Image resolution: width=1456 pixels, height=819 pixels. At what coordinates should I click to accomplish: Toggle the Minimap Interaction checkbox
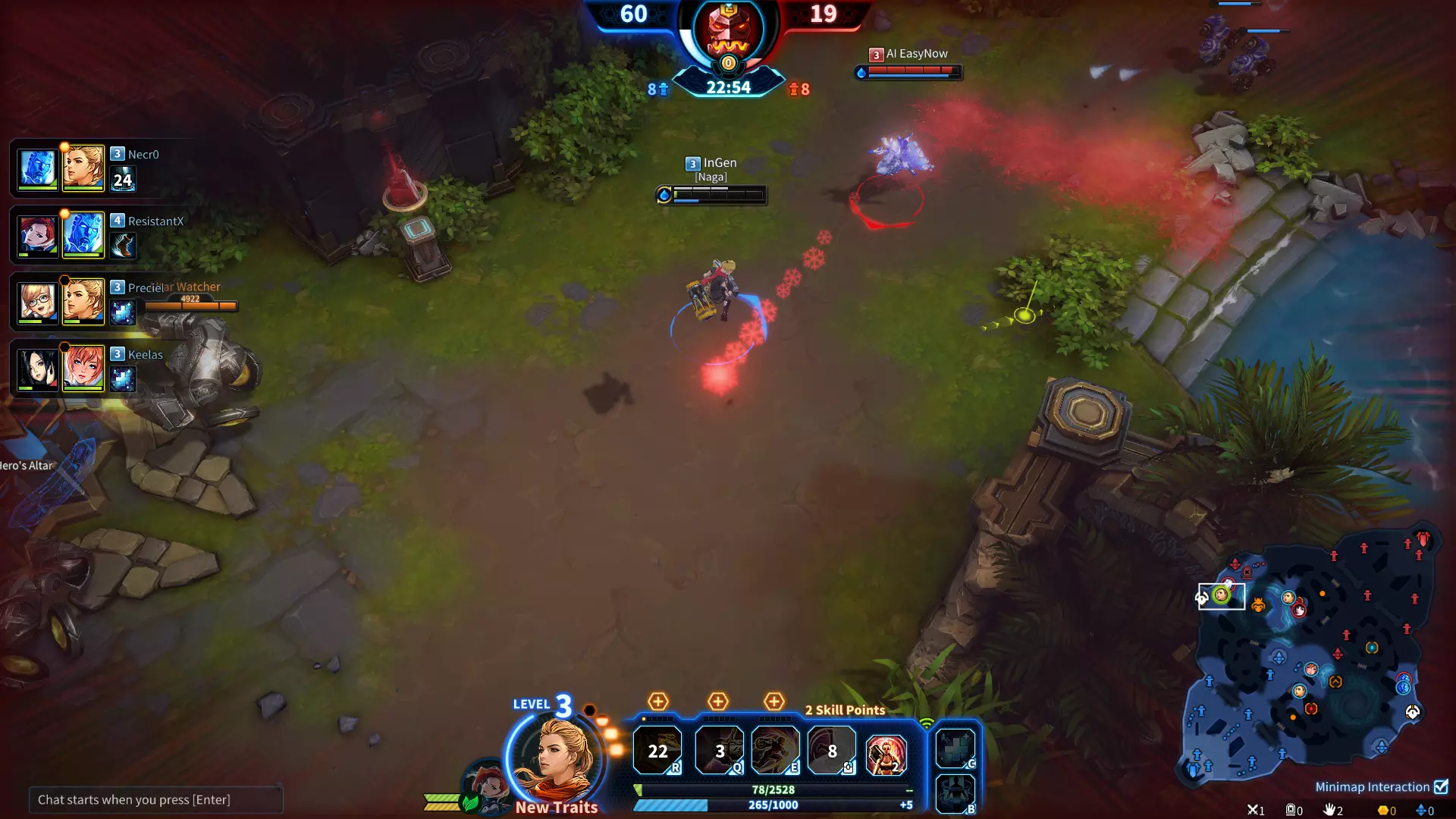(1441, 786)
